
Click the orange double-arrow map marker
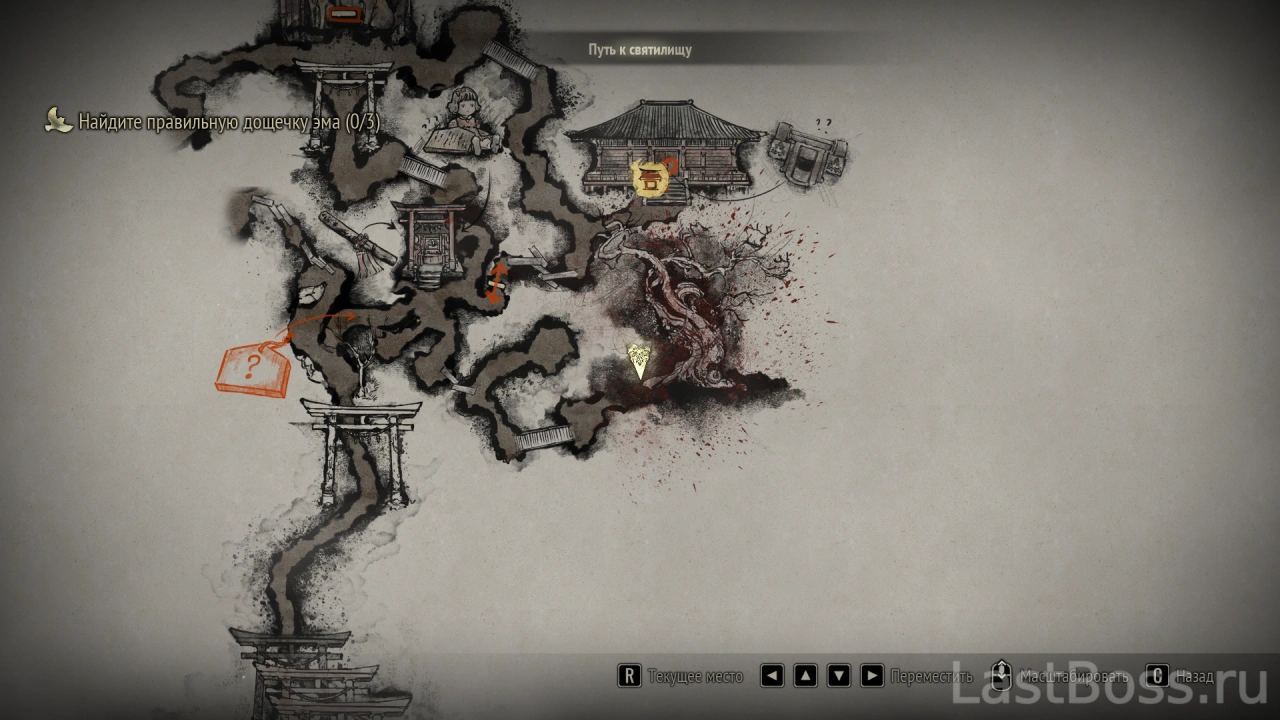(496, 281)
